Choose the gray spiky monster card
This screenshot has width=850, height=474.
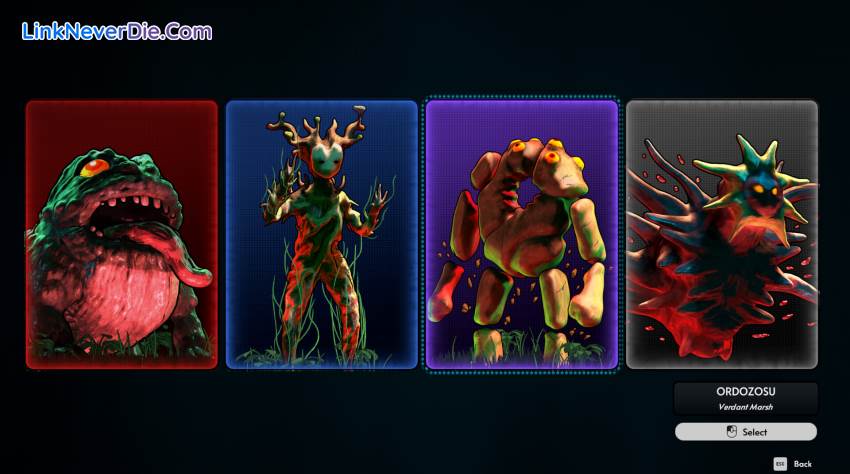point(721,234)
